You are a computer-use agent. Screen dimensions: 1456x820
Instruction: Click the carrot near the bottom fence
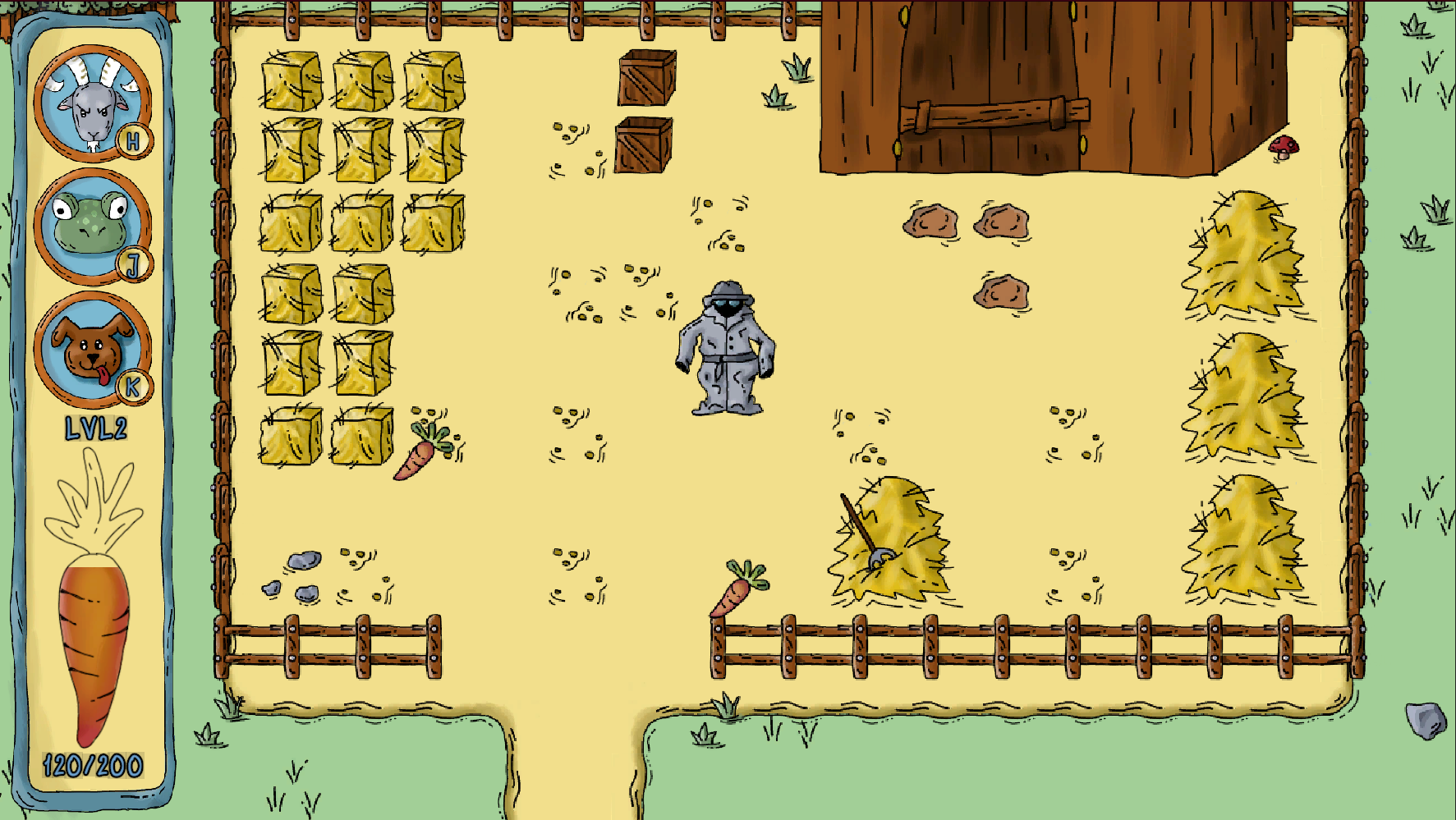(737, 589)
